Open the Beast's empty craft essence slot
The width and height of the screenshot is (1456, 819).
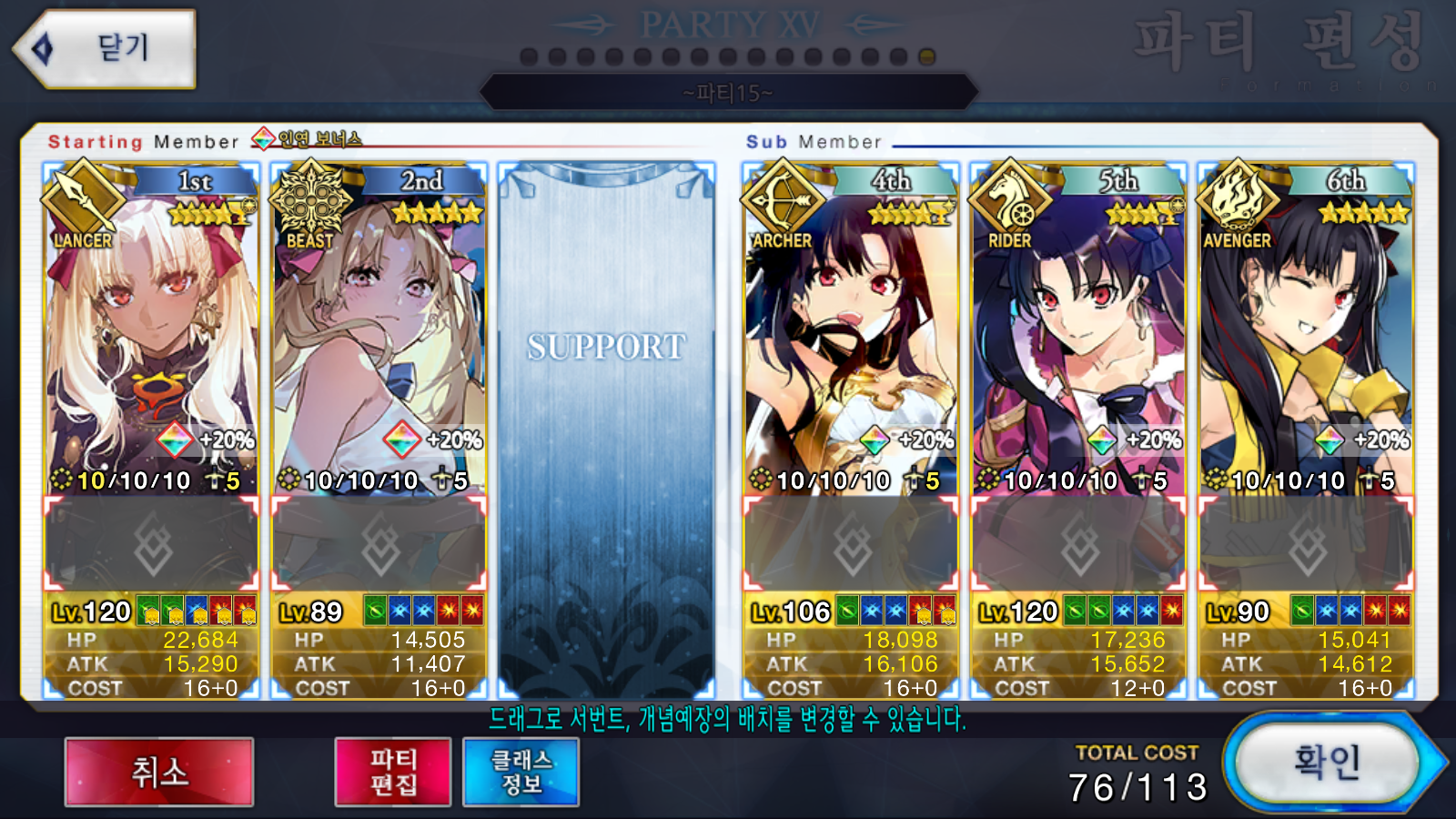(379, 544)
